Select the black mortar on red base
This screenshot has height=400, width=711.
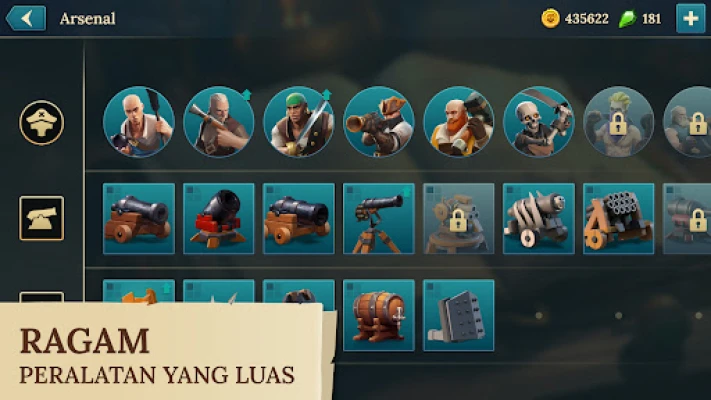pos(218,218)
